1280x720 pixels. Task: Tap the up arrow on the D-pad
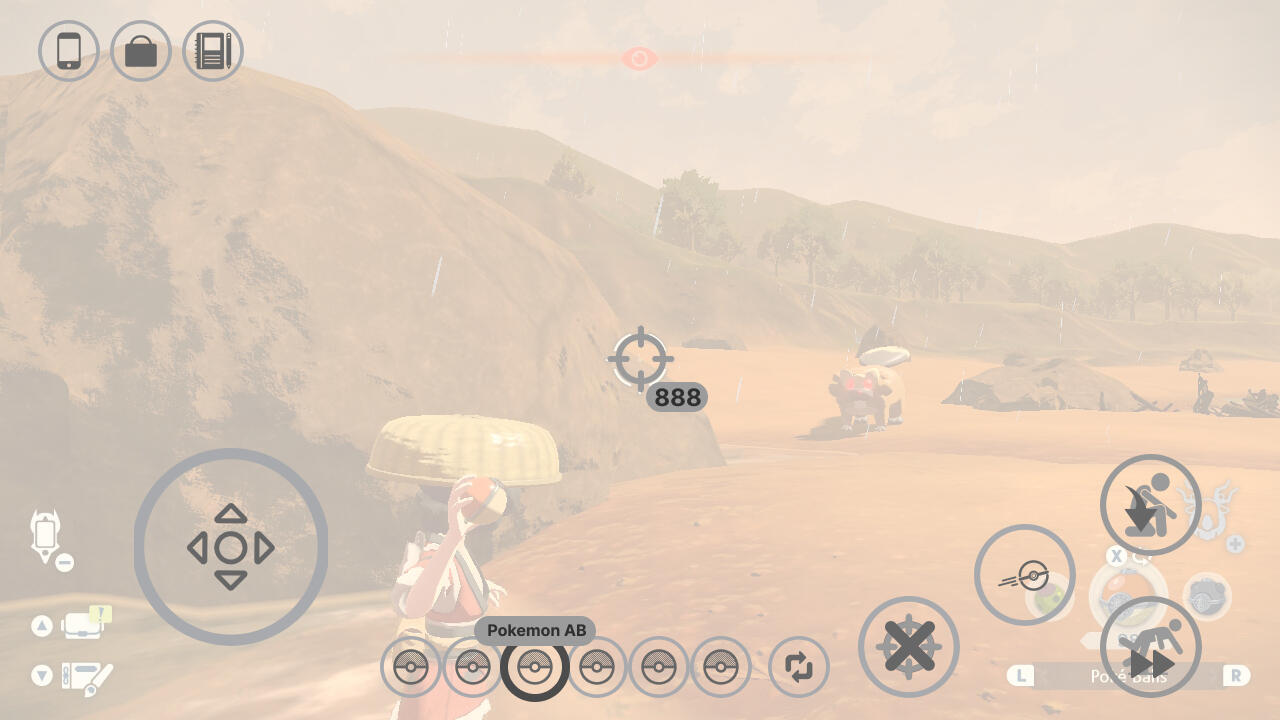231,514
